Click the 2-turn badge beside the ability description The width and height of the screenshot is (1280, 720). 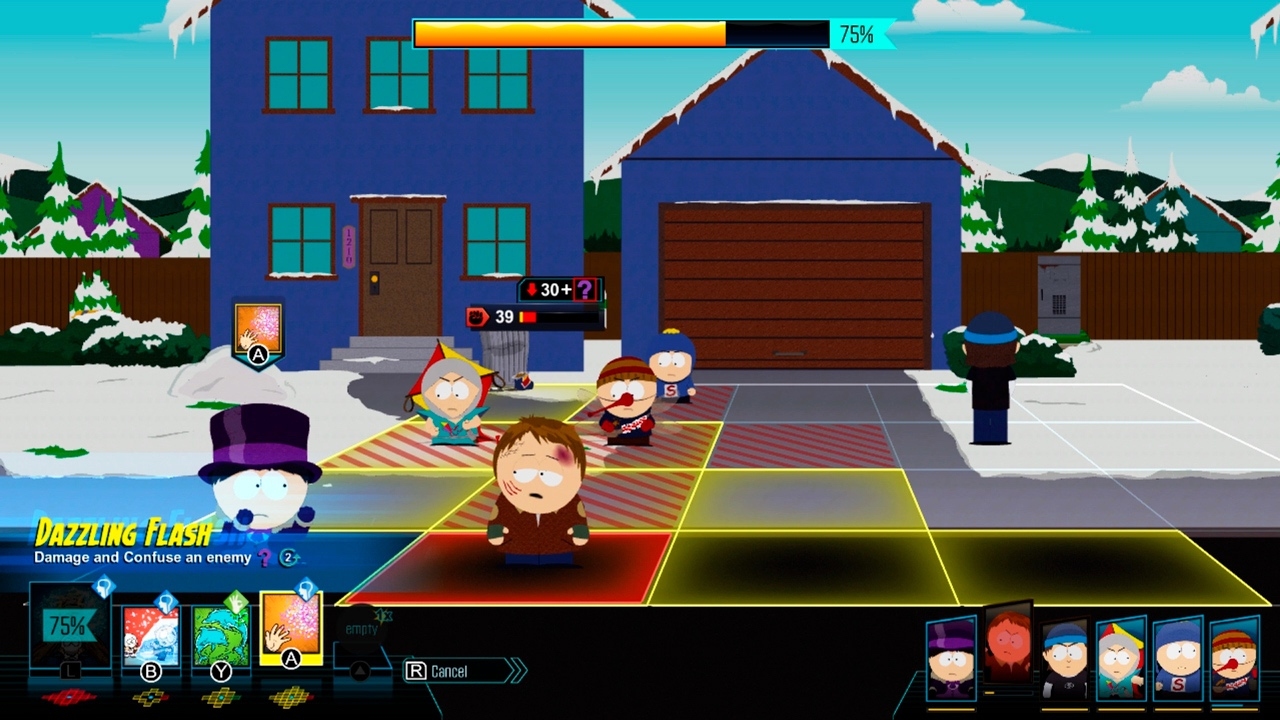[x=287, y=558]
